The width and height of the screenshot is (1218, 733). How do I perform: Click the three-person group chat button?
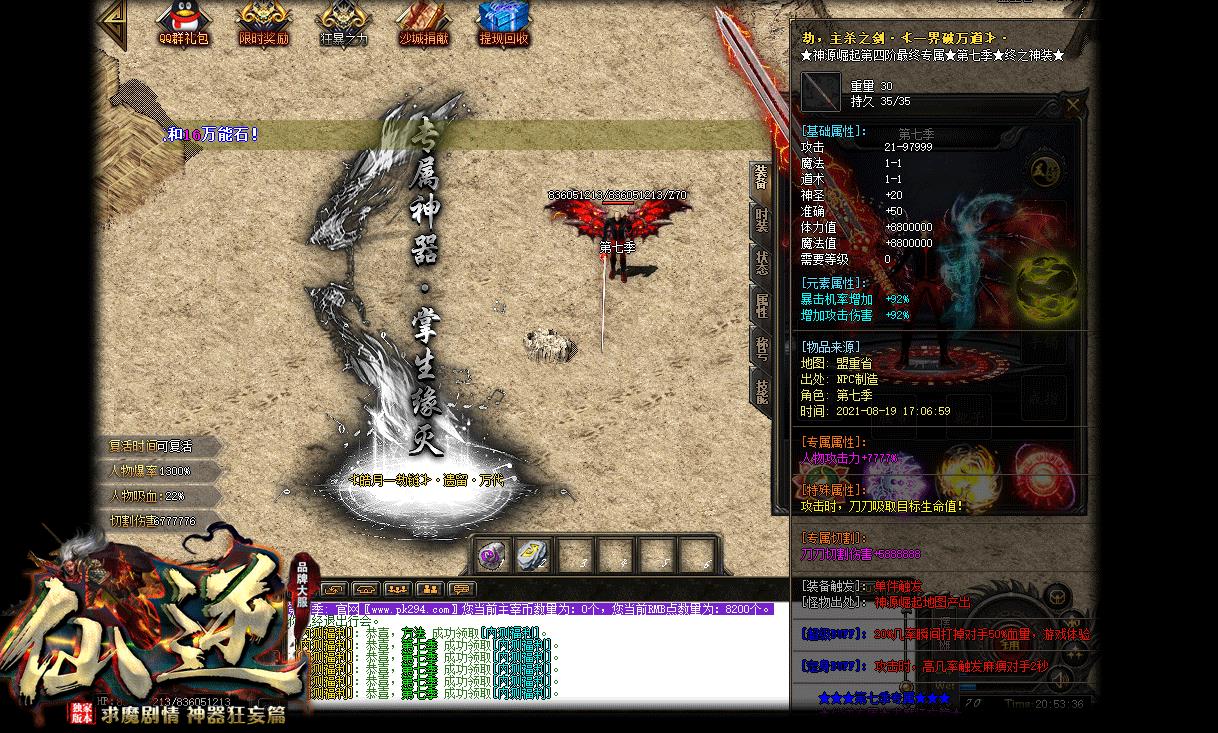pyautogui.click(x=398, y=589)
